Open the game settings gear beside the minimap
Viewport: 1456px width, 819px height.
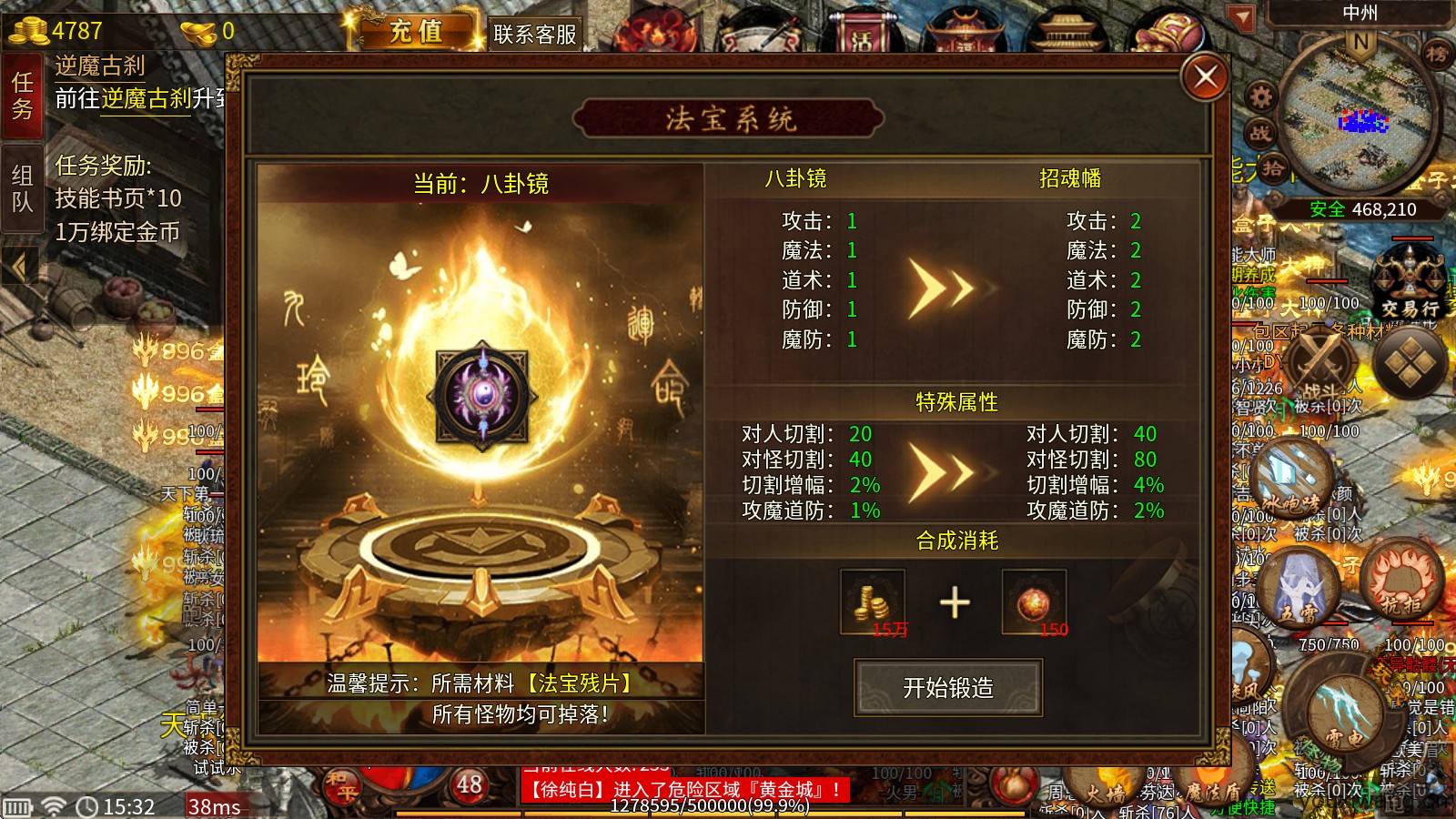tap(1260, 96)
